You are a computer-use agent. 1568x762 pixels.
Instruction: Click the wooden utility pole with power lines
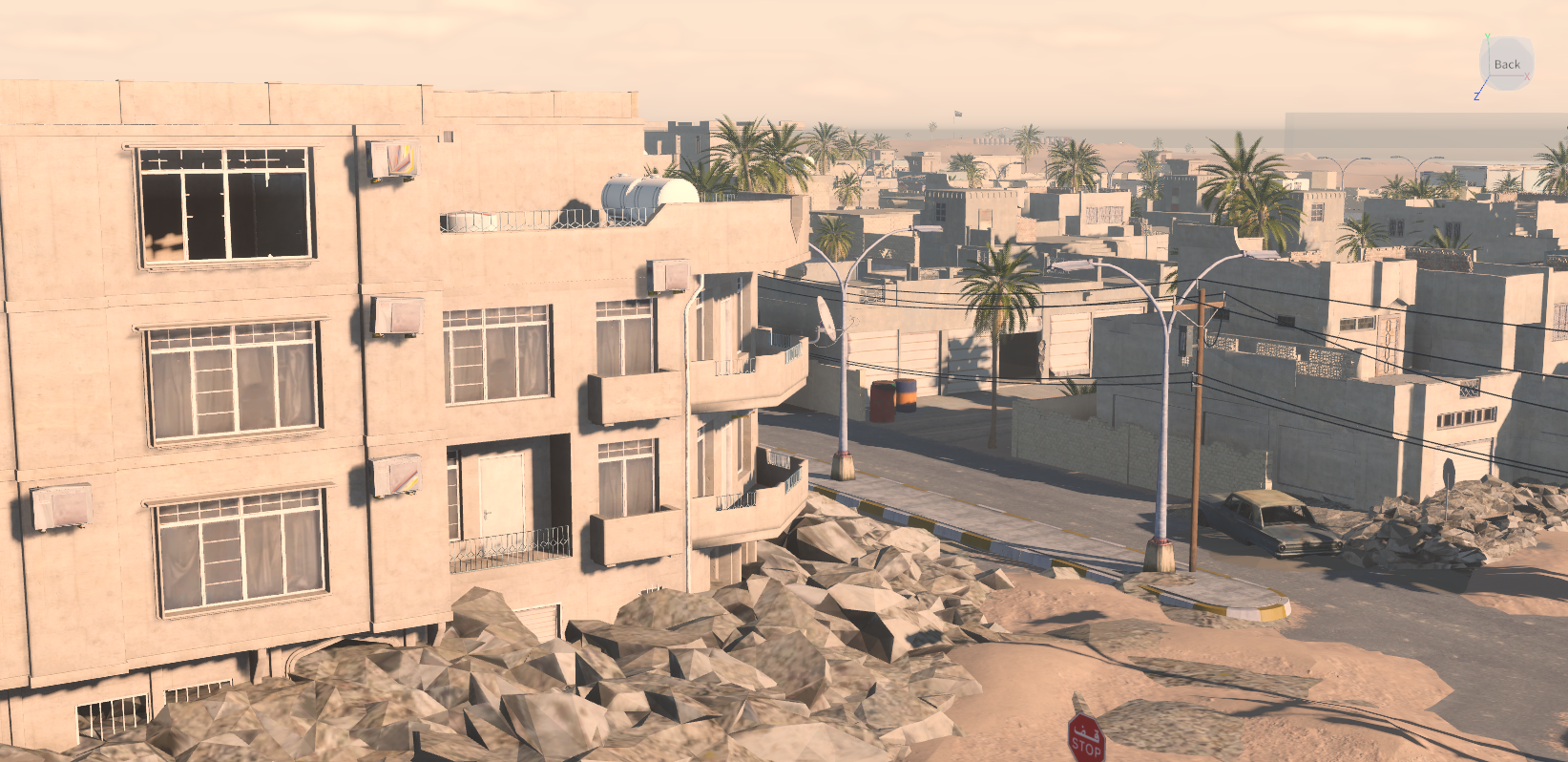[1200, 411]
